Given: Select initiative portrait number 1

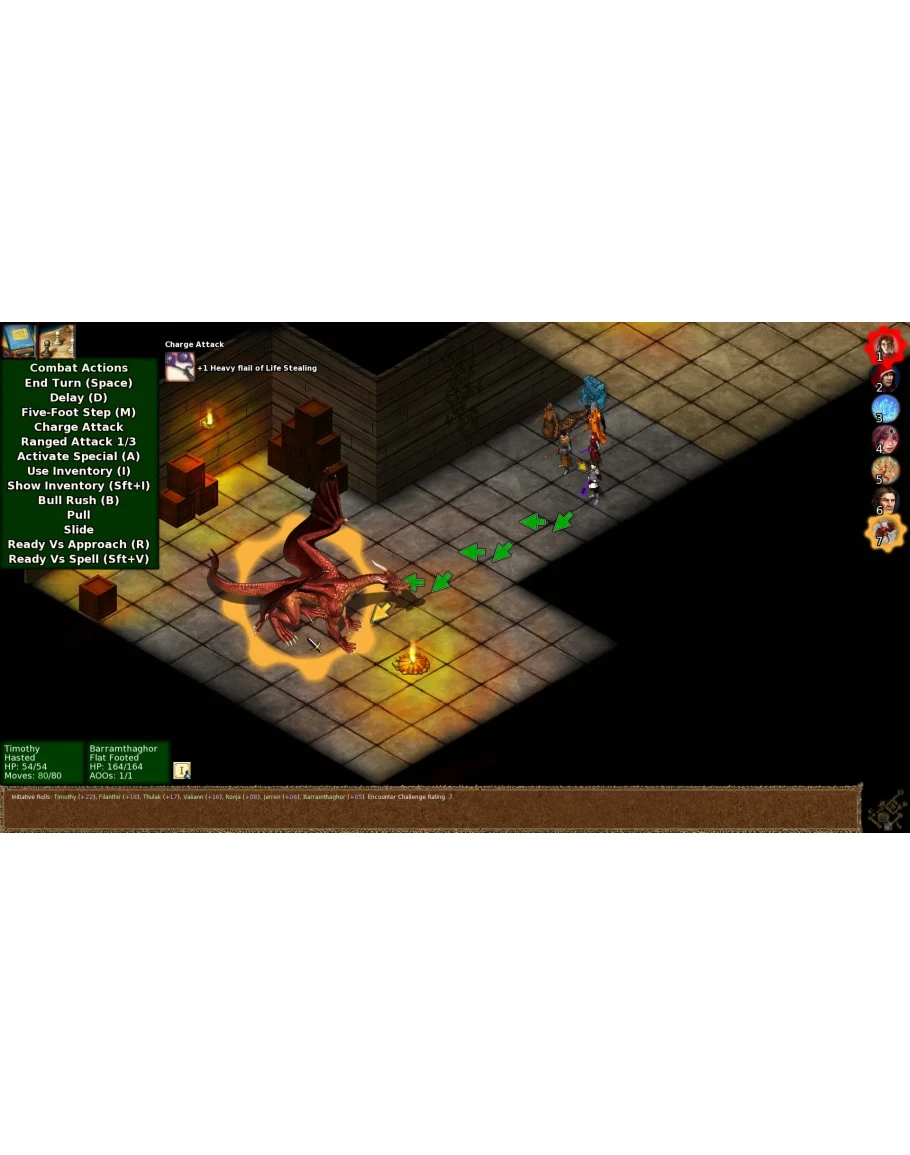Looking at the screenshot, I should tap(885, 347).
